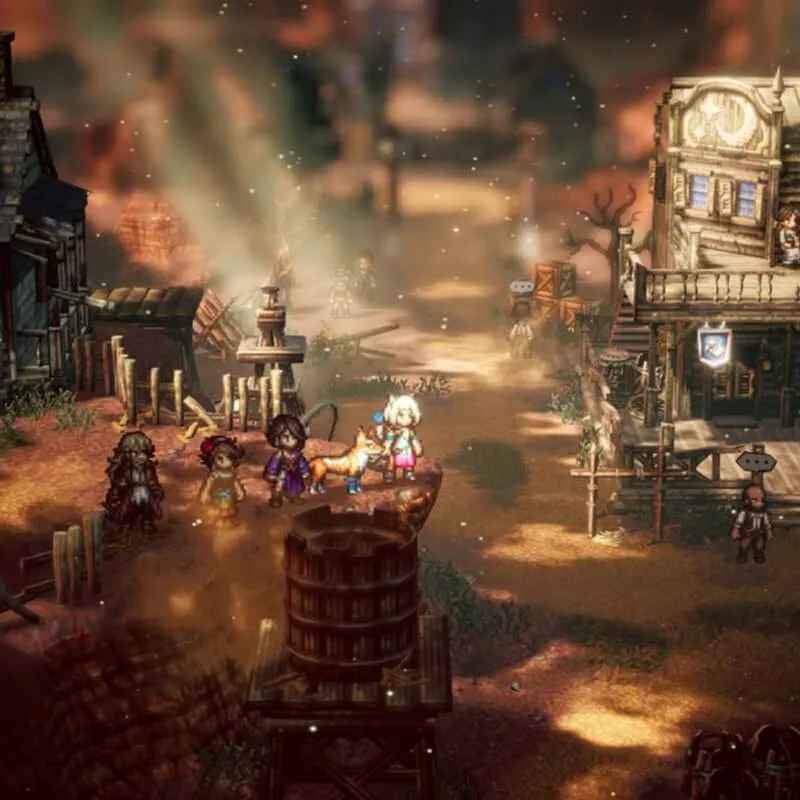Select the speech bubble near the orange crates
Image resolution: width=800 pixels, height=800 pixels.
click(521, 288)
